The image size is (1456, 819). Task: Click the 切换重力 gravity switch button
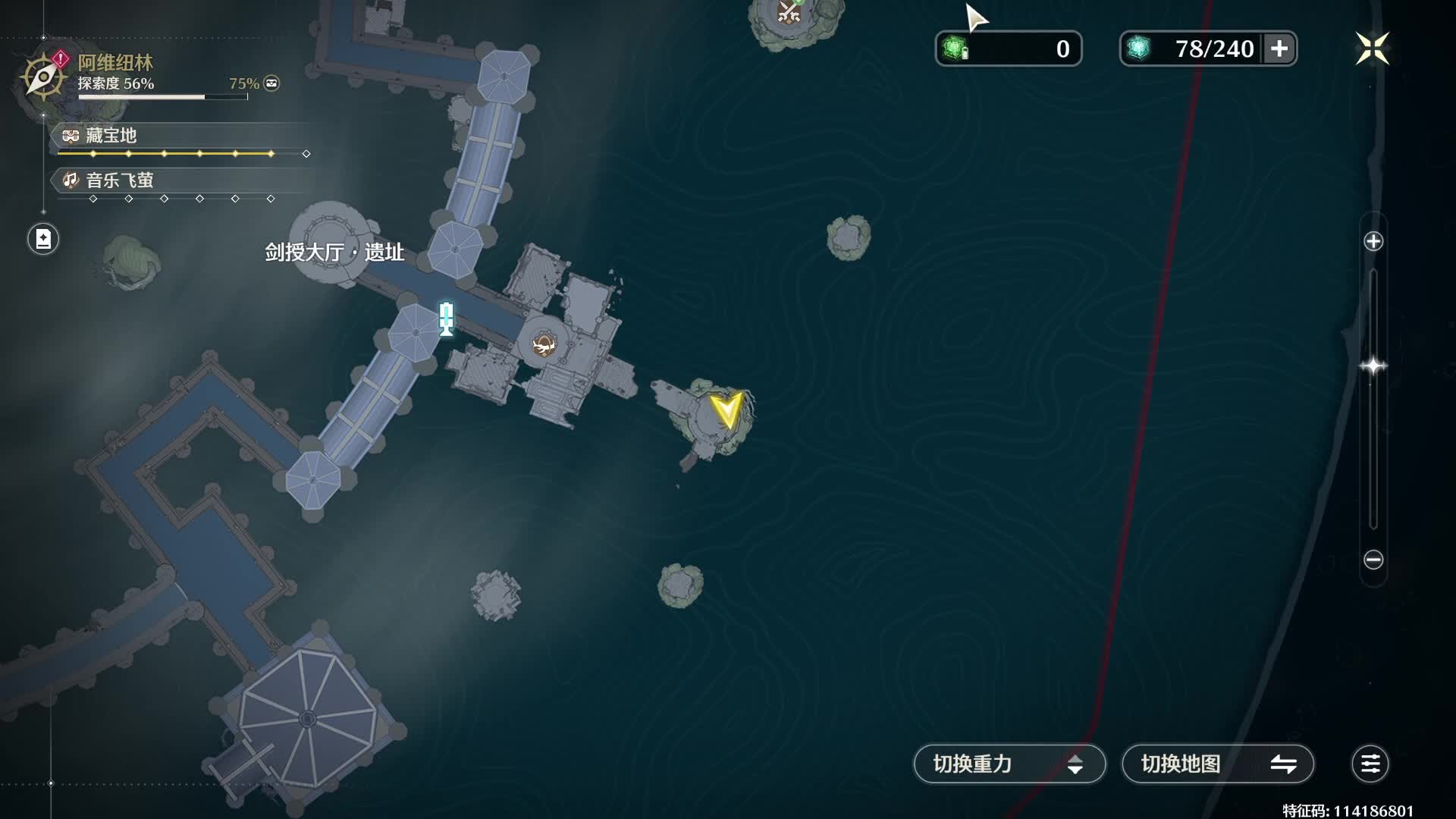click(x=1009, y=764)
